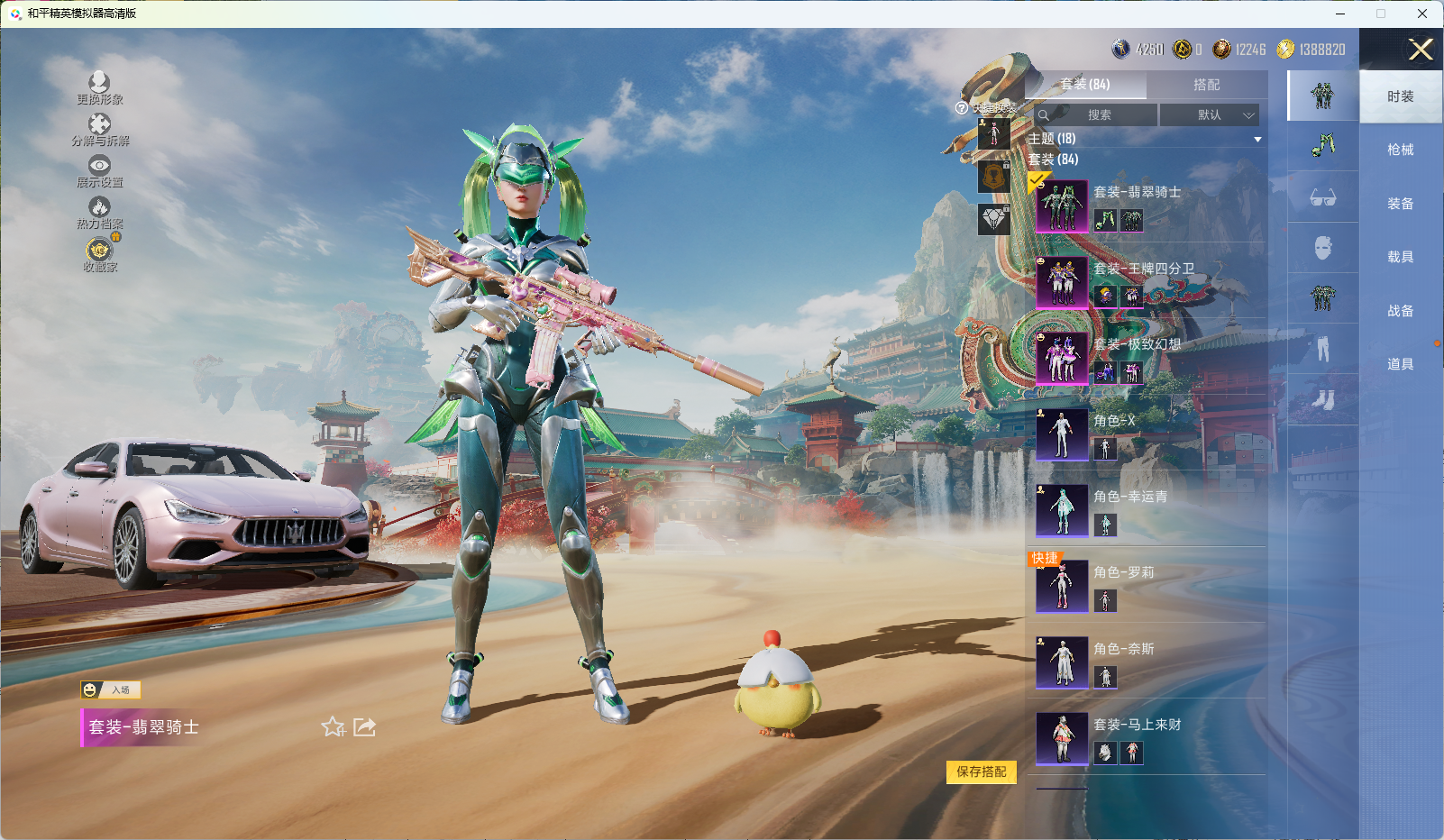Open the 收藏家 collector icon
Screen dimensions: 1444x840
click(99, 254)
